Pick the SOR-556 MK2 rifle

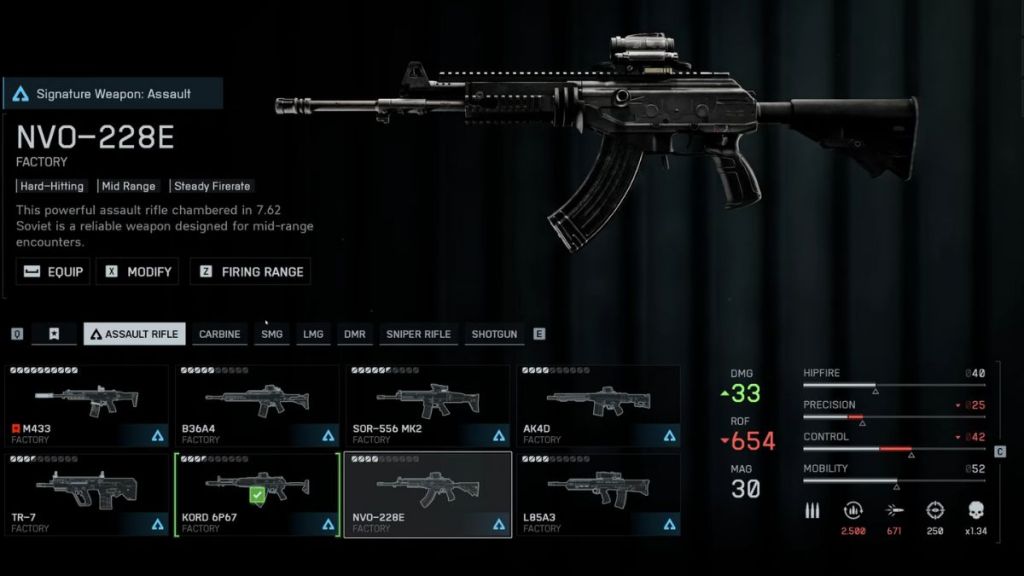[428, 405]
